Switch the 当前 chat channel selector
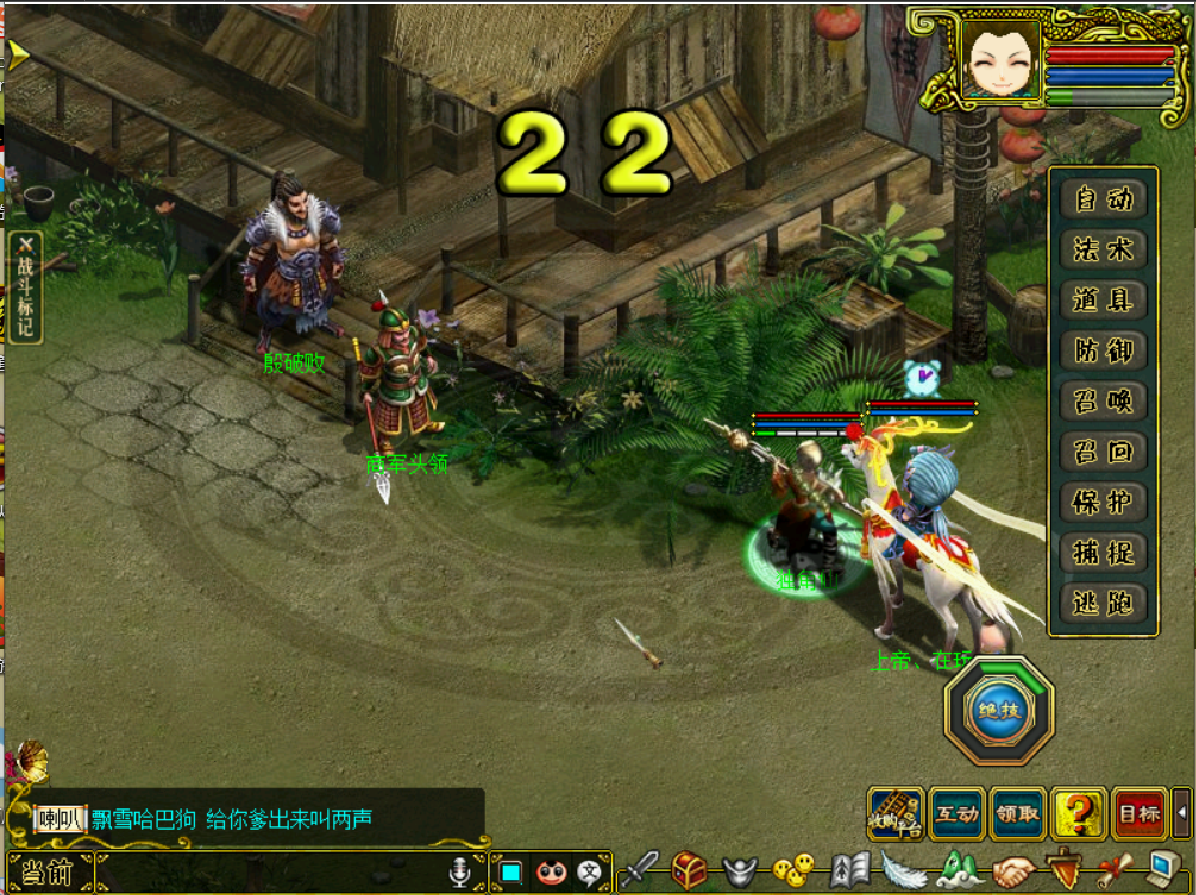The width and height of the screenshot is (1196, 895). [x=47, y=873]
